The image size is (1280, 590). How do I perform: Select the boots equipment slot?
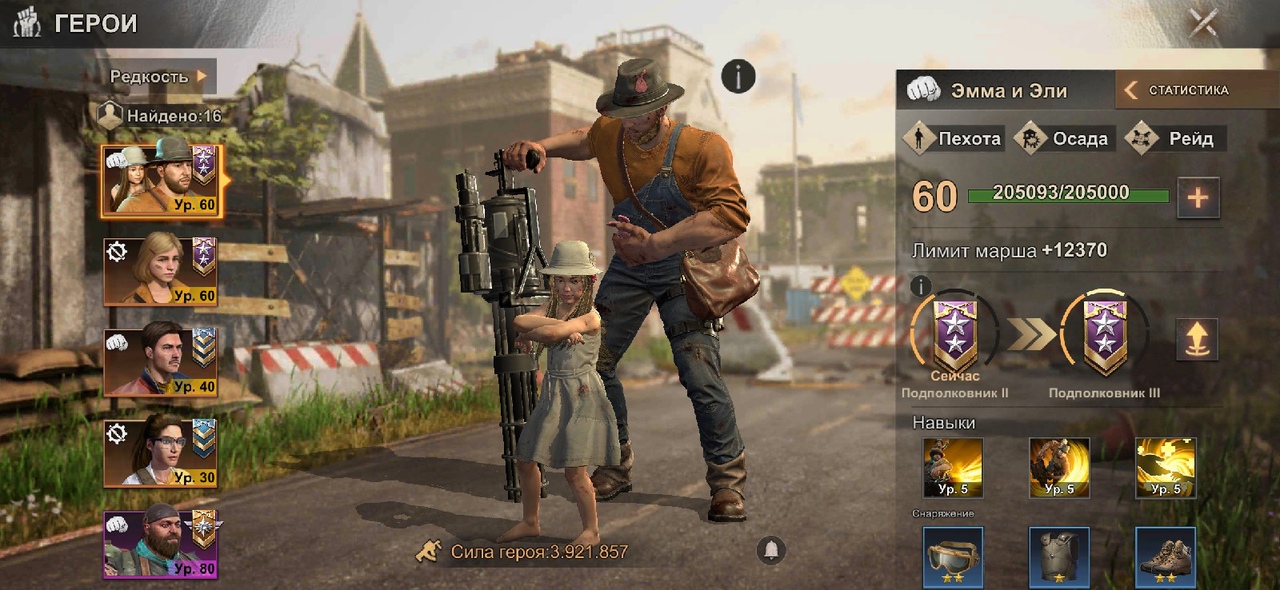(x=1165, y=557)
